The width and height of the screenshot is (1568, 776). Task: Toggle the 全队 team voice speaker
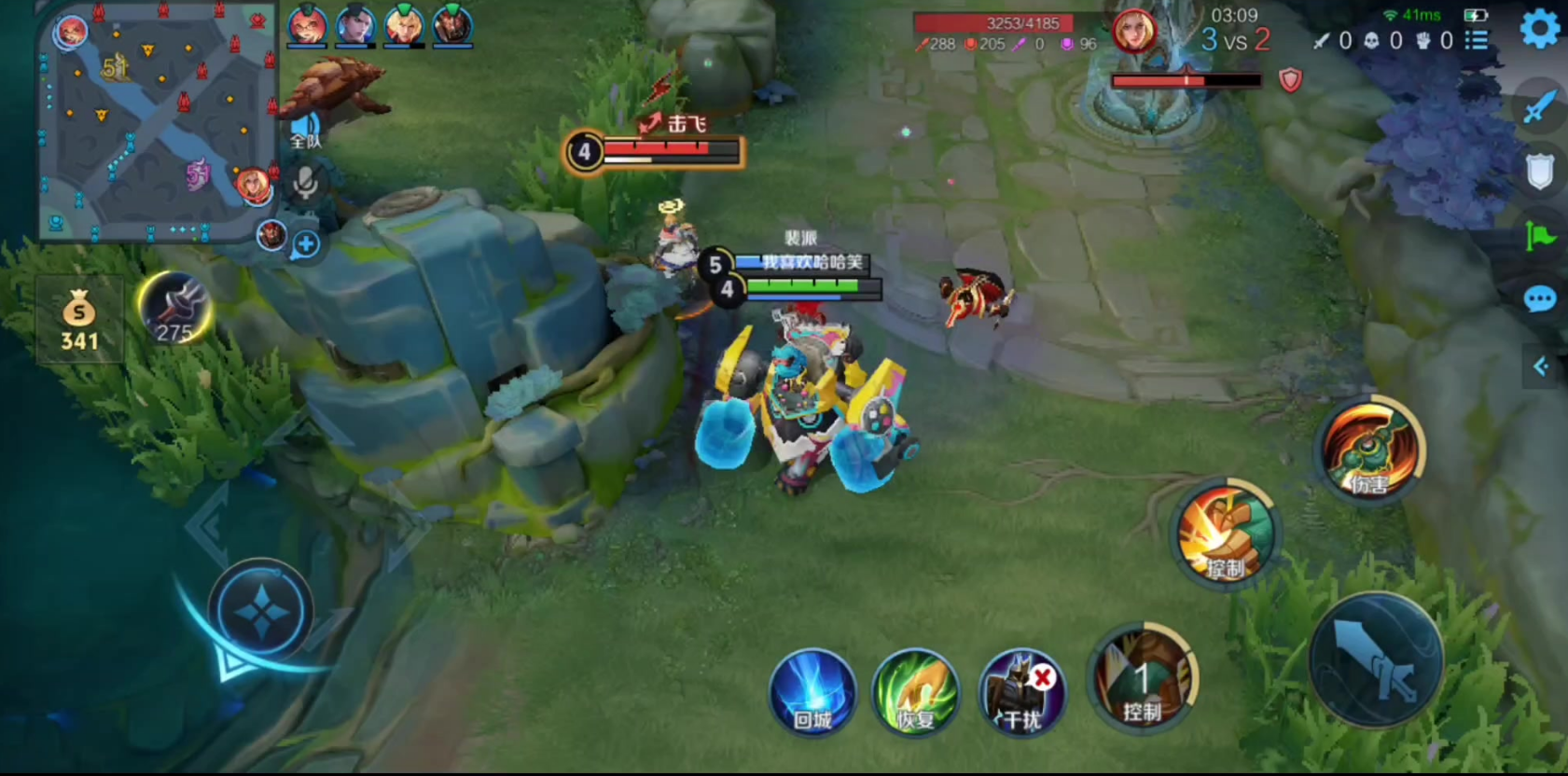coord(305,129)
